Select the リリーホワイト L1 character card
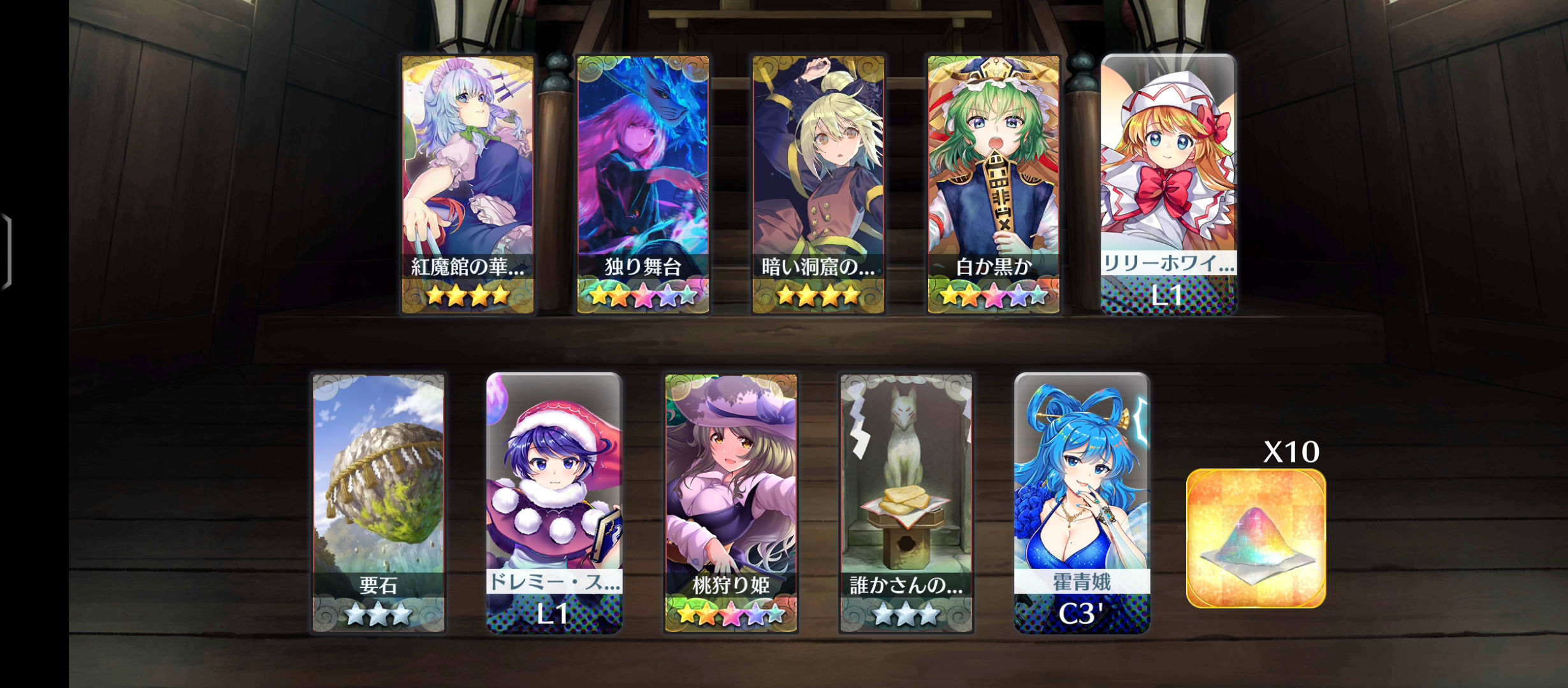1568x688 pixels. [1168, 184]
